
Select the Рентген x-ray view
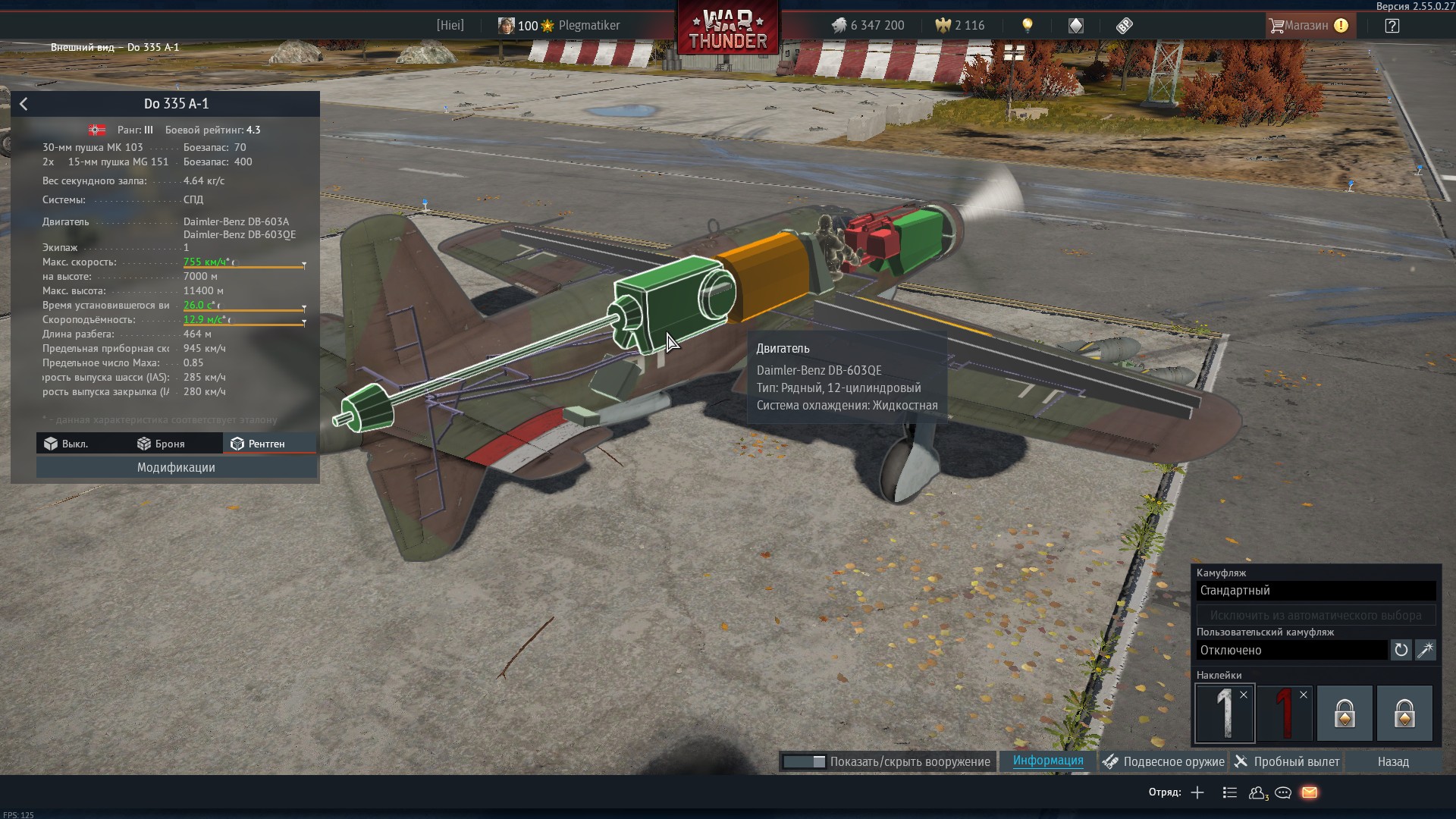click(259, 444)
